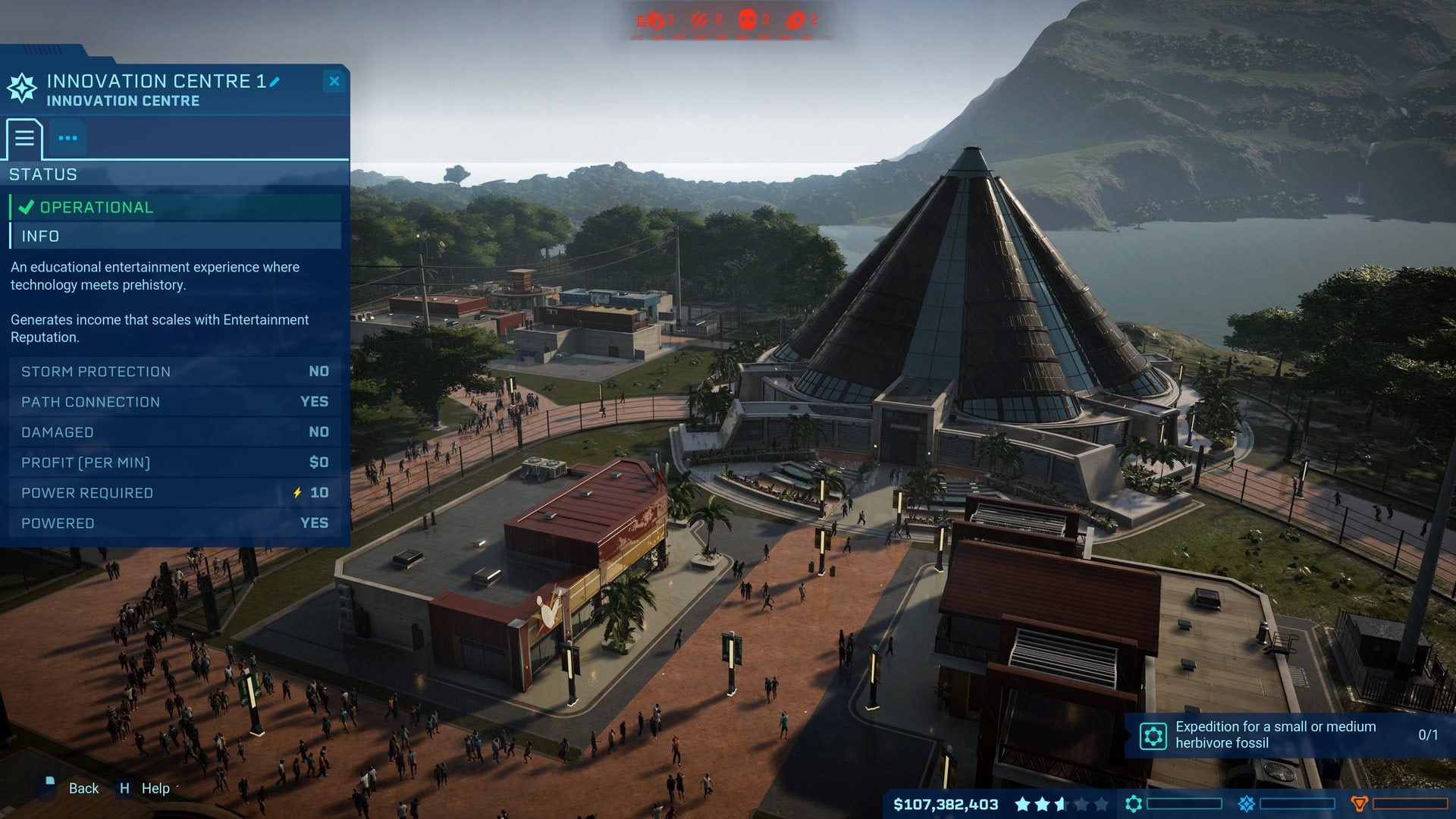Select the storm warning alert icon

[698, 19]
